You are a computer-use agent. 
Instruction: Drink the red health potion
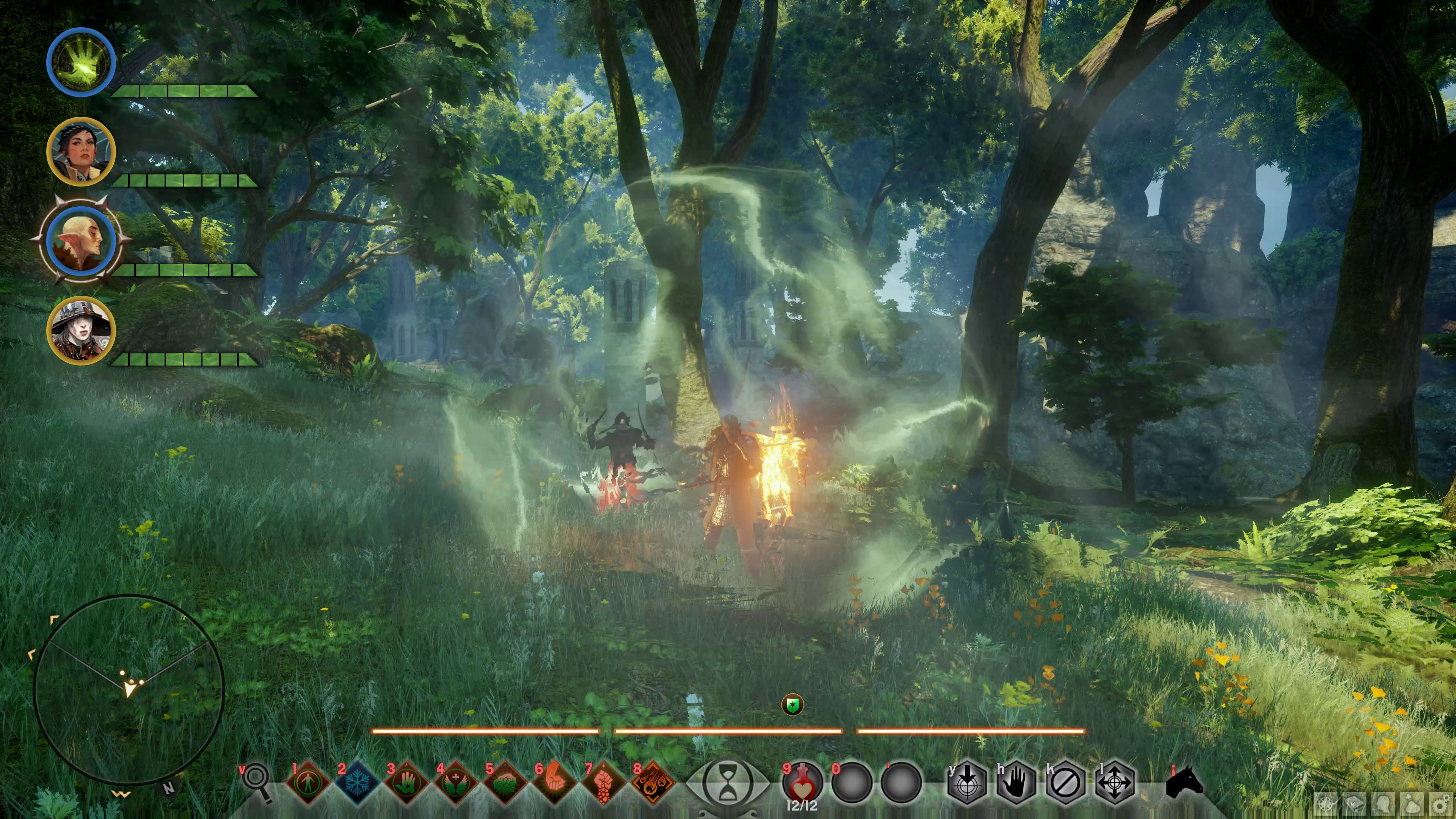click(x=802, y=783)
